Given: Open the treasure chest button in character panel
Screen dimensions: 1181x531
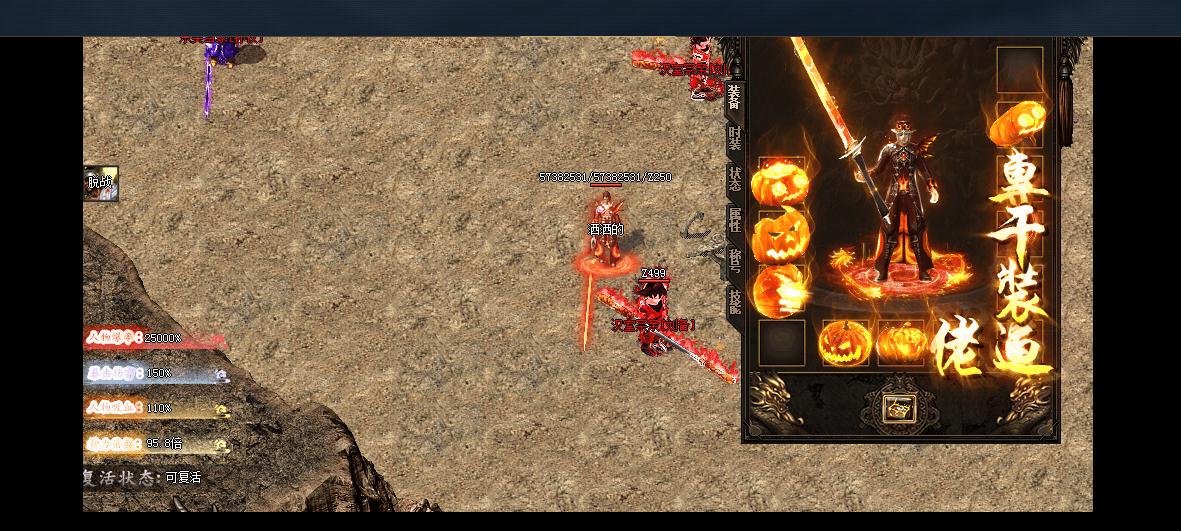Looking at the screenshot, I should [x=898, y=408].
